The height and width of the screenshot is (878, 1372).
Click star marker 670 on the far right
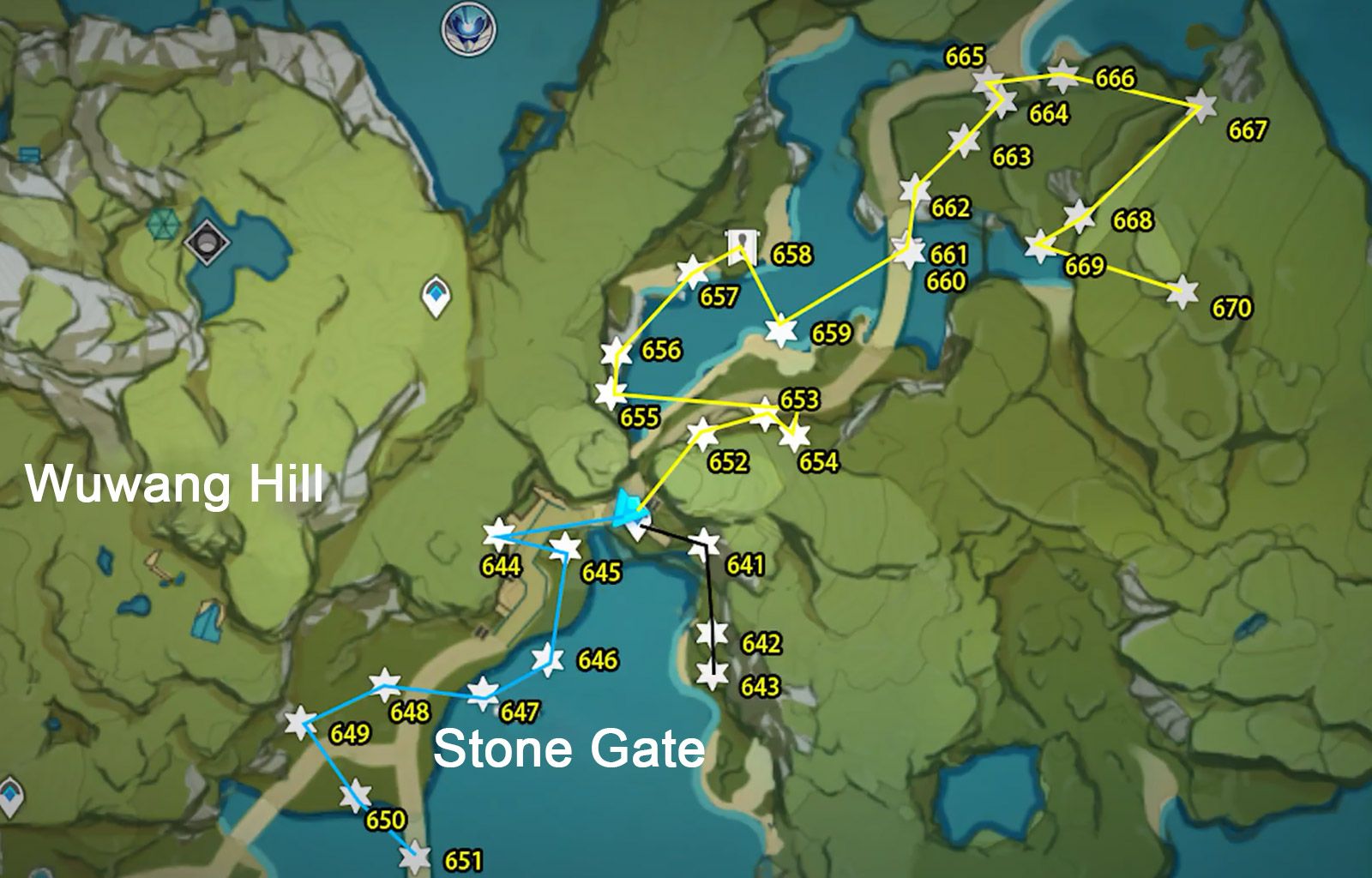tap(1184, 290)
